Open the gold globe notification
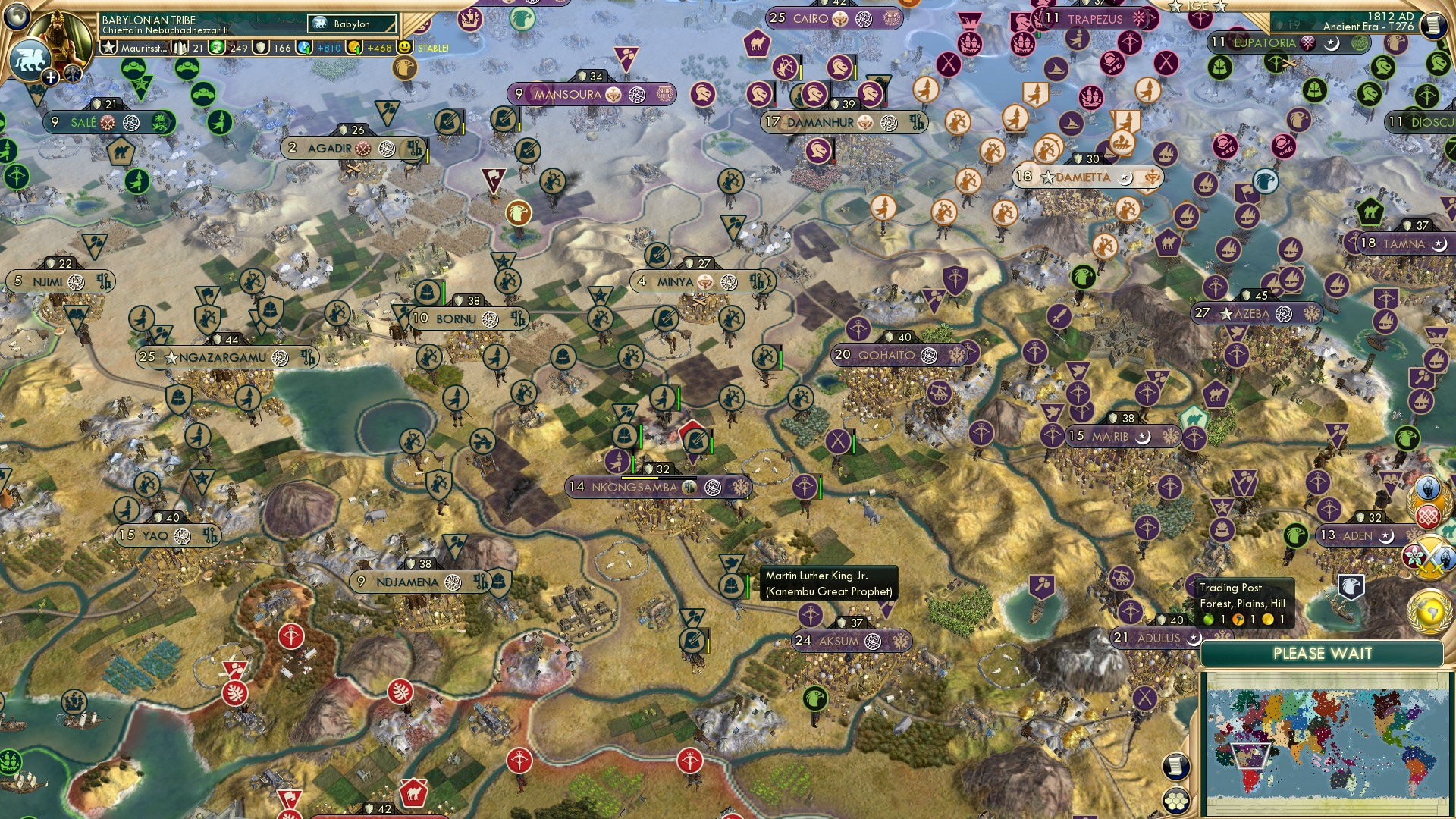The image size is (1456, 819). (x=1429, y=611)
